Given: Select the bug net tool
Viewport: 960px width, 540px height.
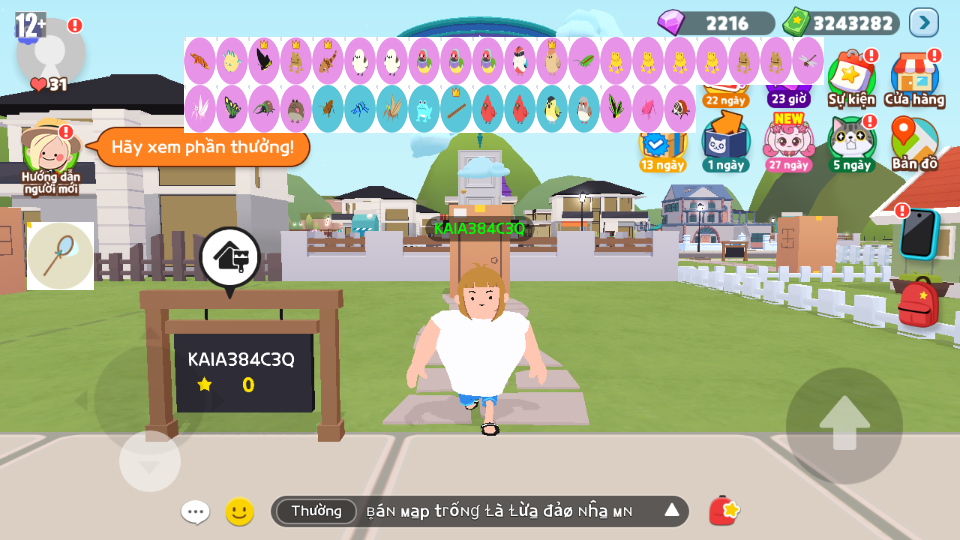Looking at the screenshot, I should point(60,256).
